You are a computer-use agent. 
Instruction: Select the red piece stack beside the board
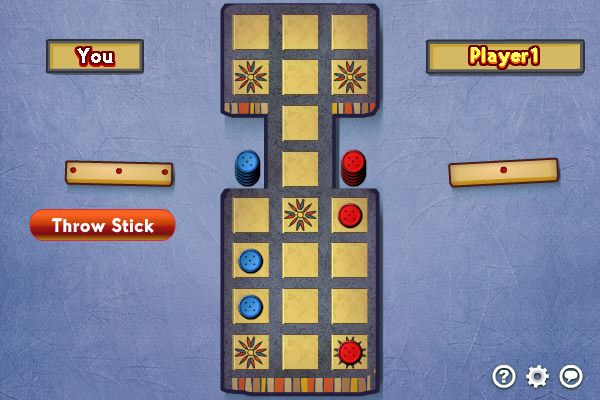point(353,167)
